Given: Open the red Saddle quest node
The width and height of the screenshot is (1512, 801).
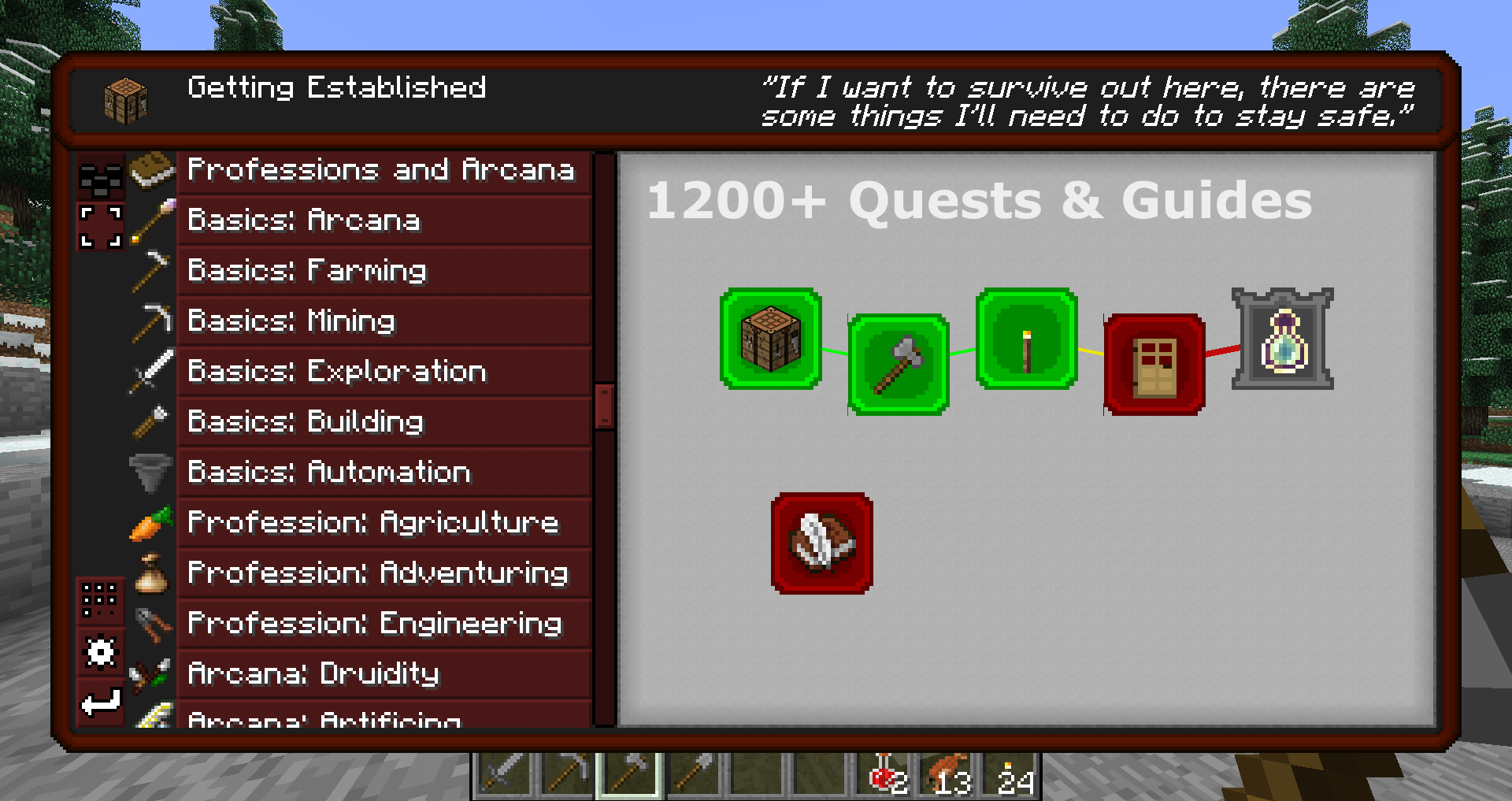Looking at the screenshot, I should (822, 542).
